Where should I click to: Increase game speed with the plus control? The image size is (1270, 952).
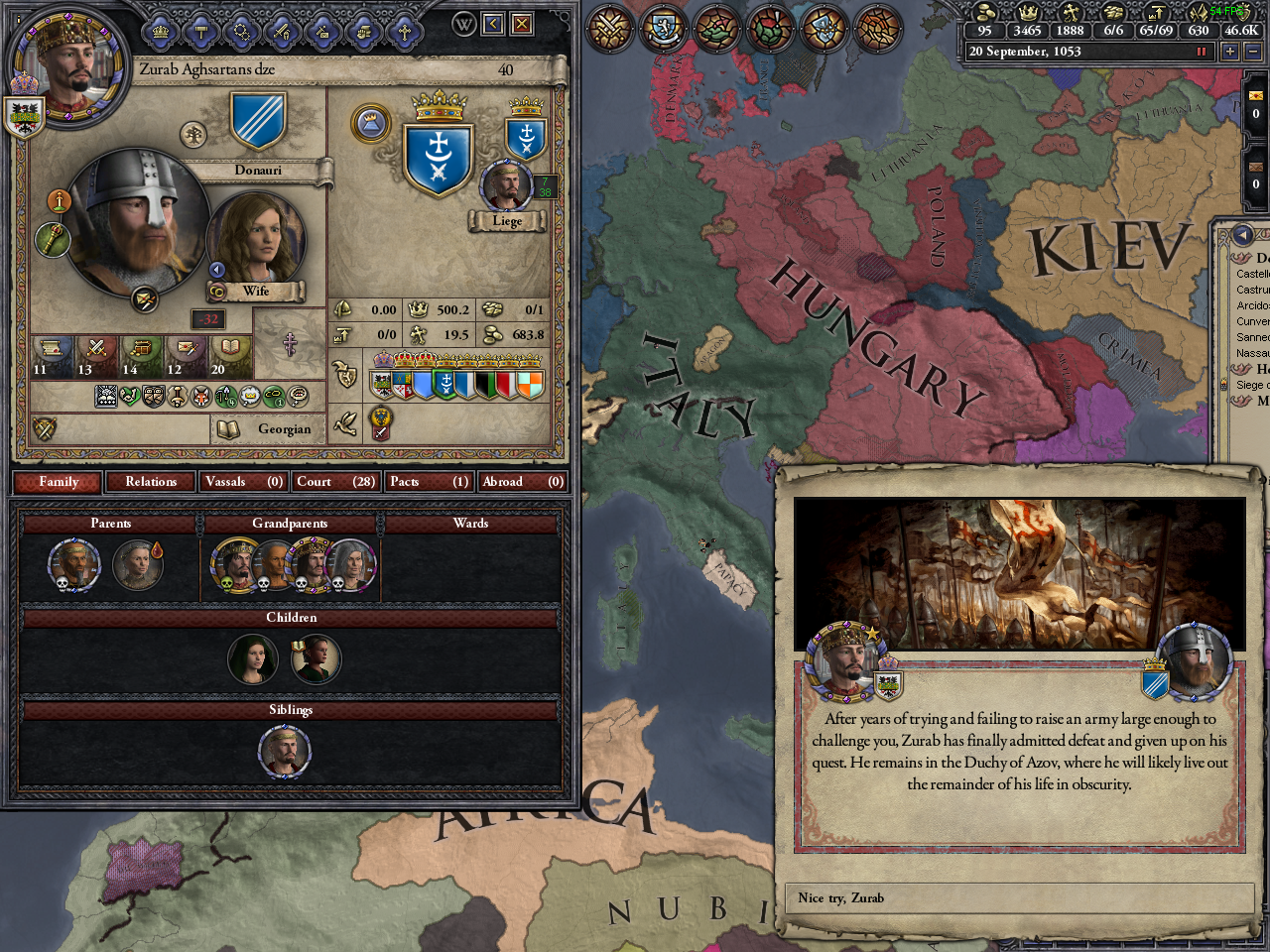[x=1230, y=50]
